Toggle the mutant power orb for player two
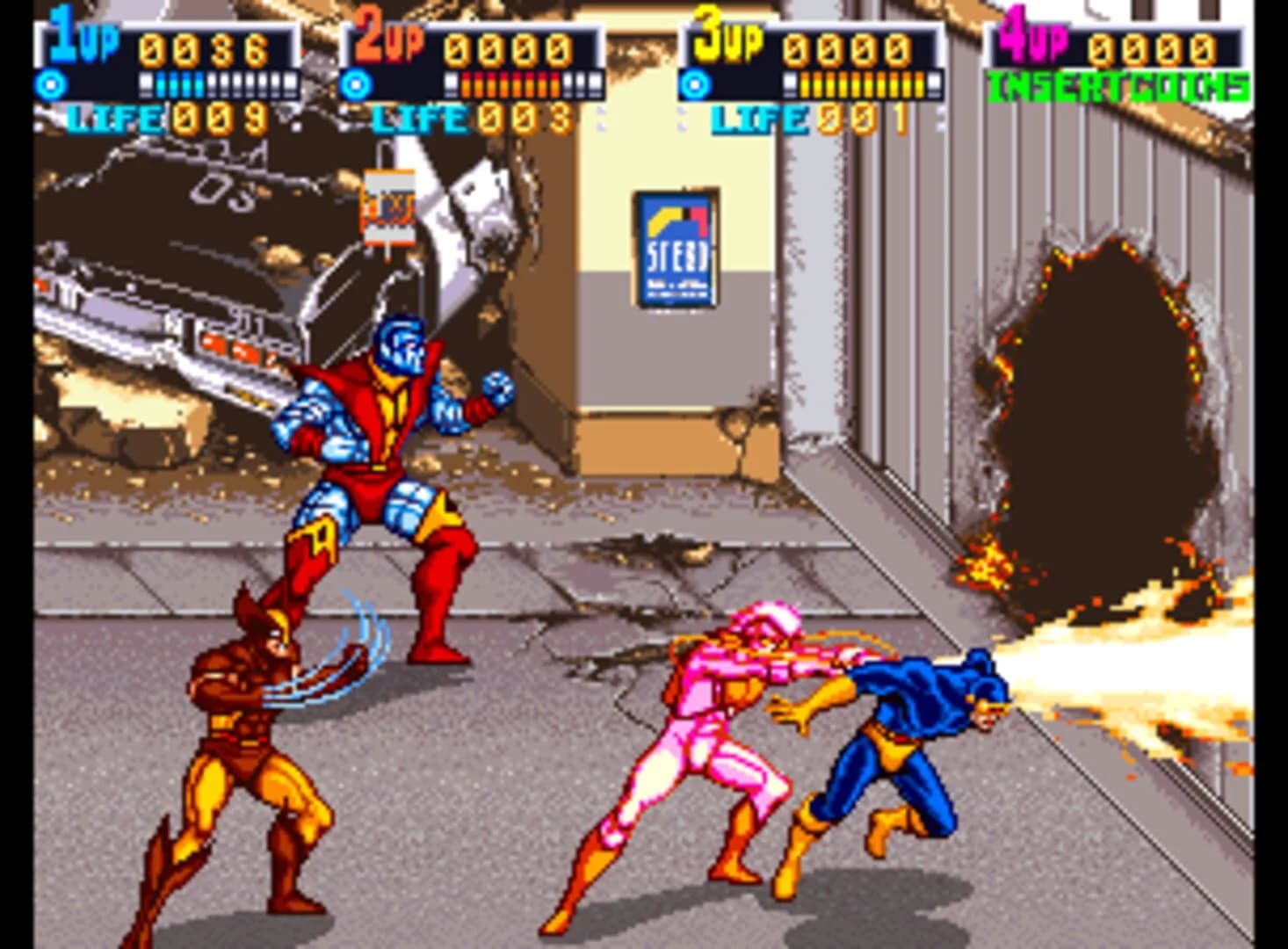 coord(358,85)
